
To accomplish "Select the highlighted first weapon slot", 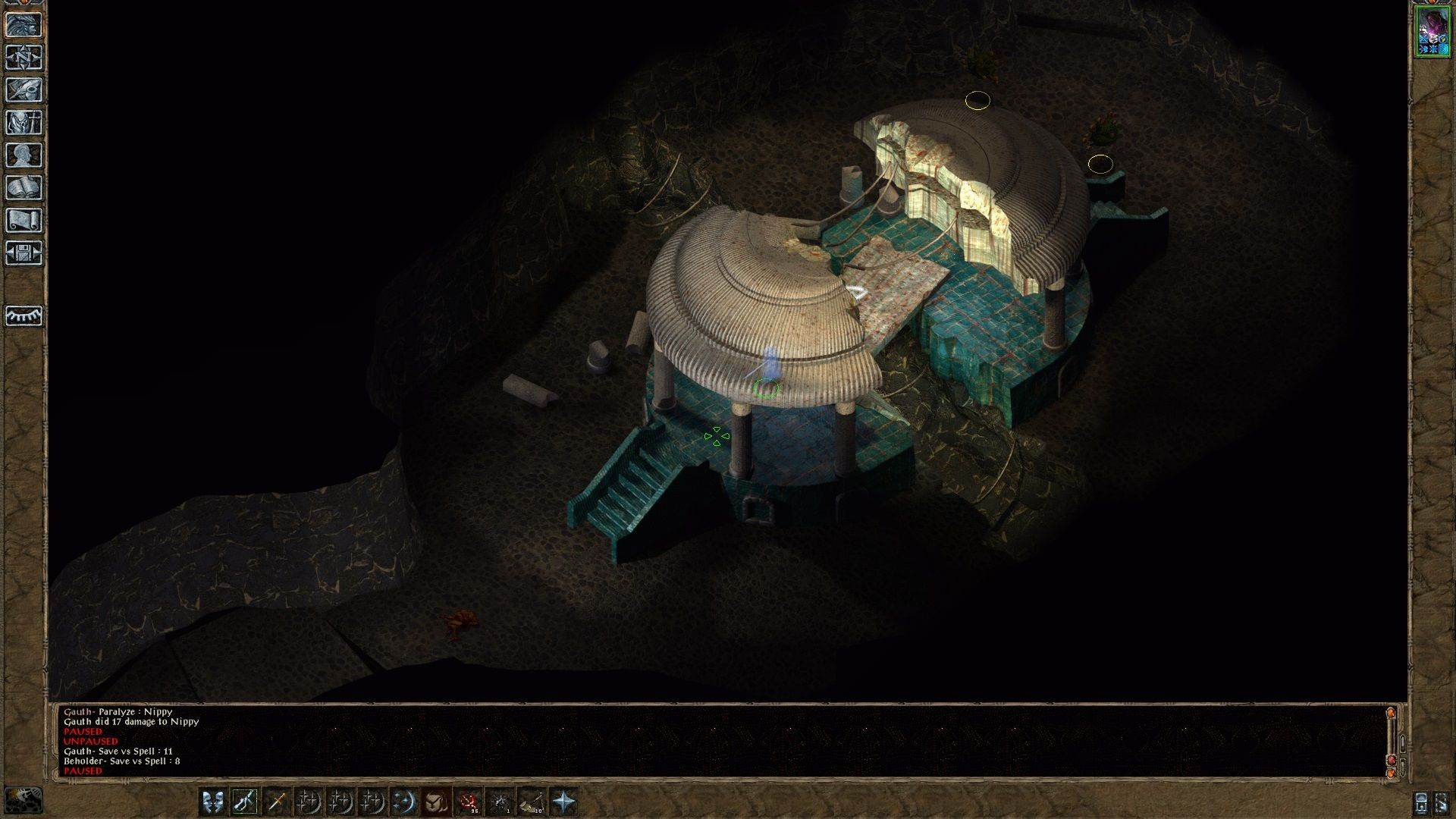I will [245, 801].
